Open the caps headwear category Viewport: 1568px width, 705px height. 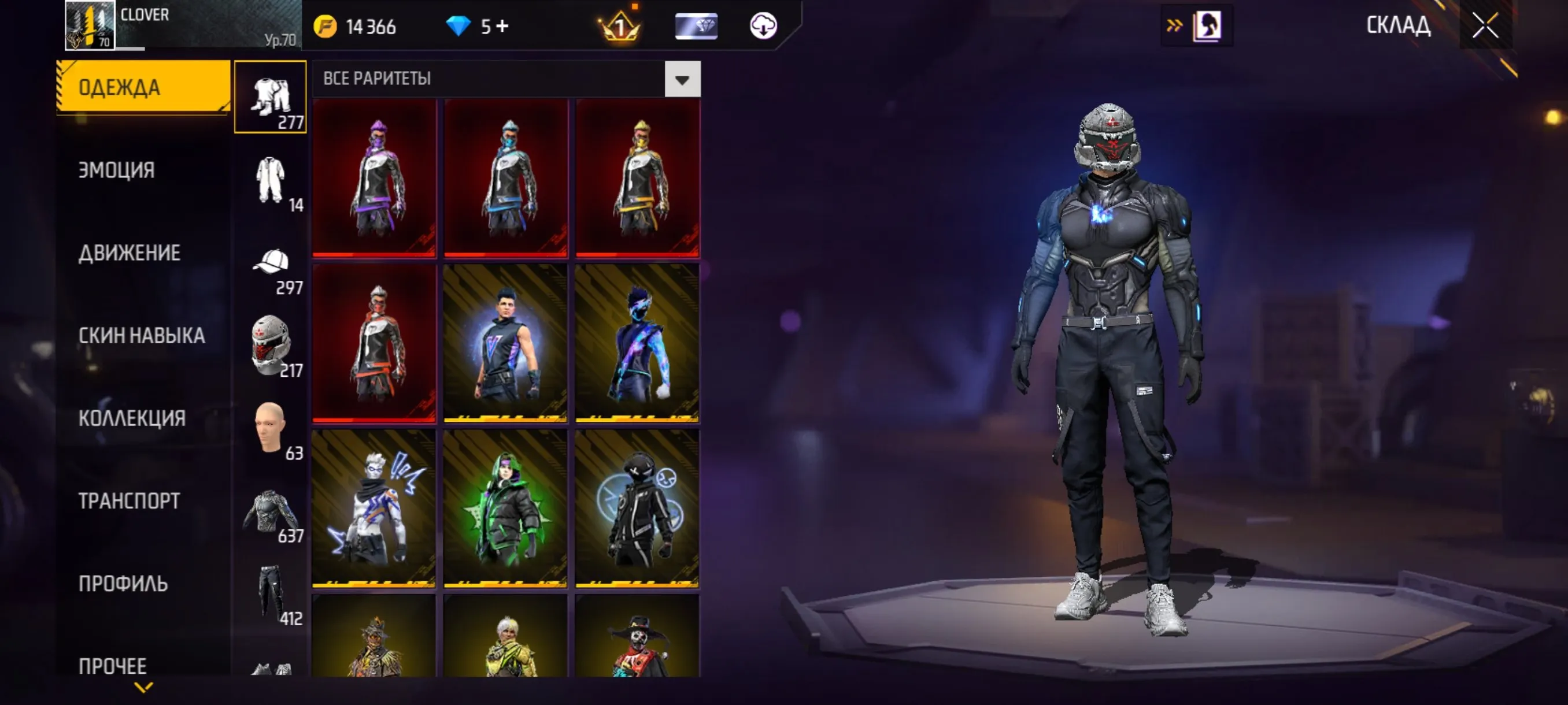click(x=270, y=262)
